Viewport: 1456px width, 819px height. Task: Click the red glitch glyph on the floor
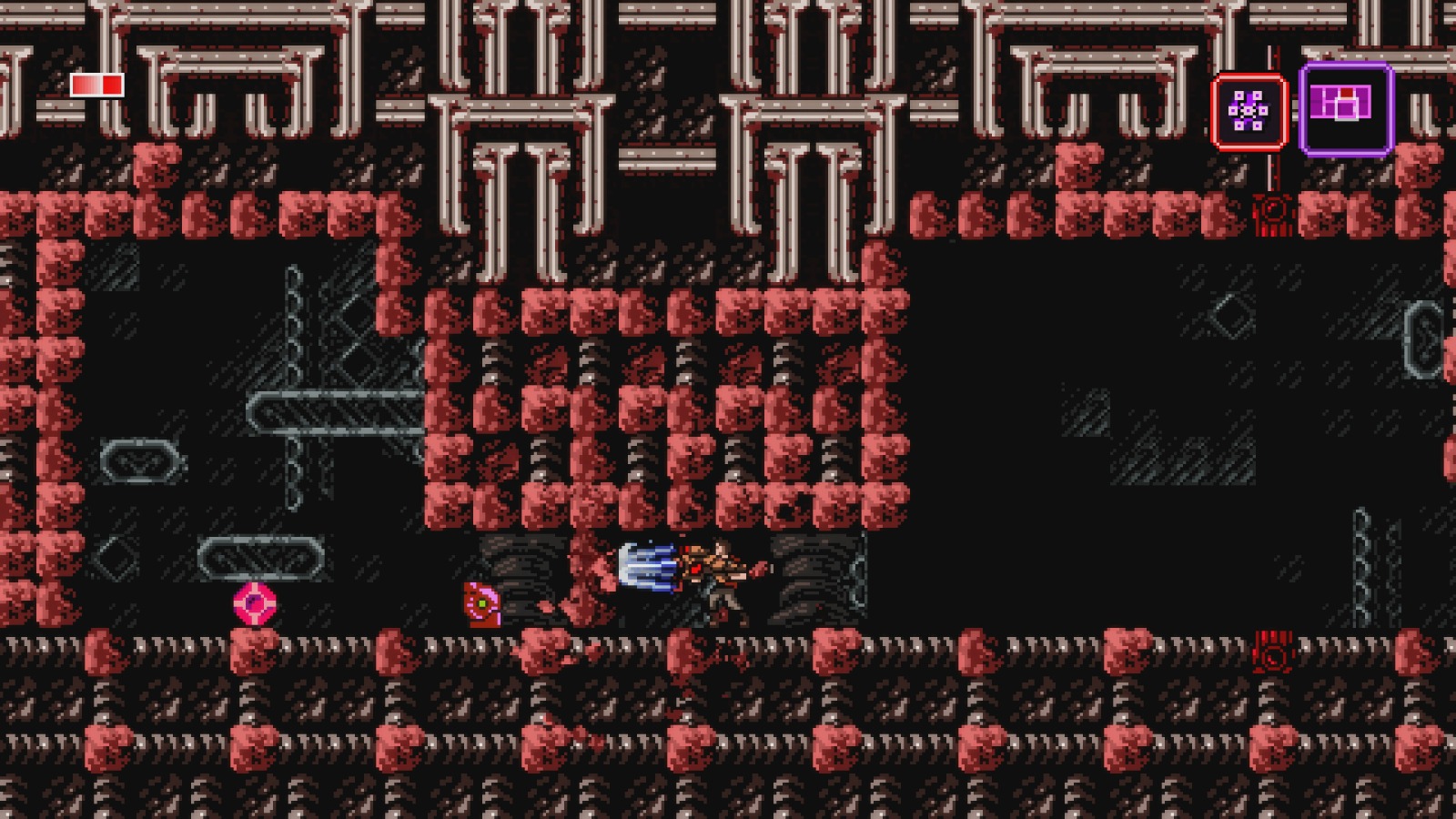click(x=1274, y=648)
